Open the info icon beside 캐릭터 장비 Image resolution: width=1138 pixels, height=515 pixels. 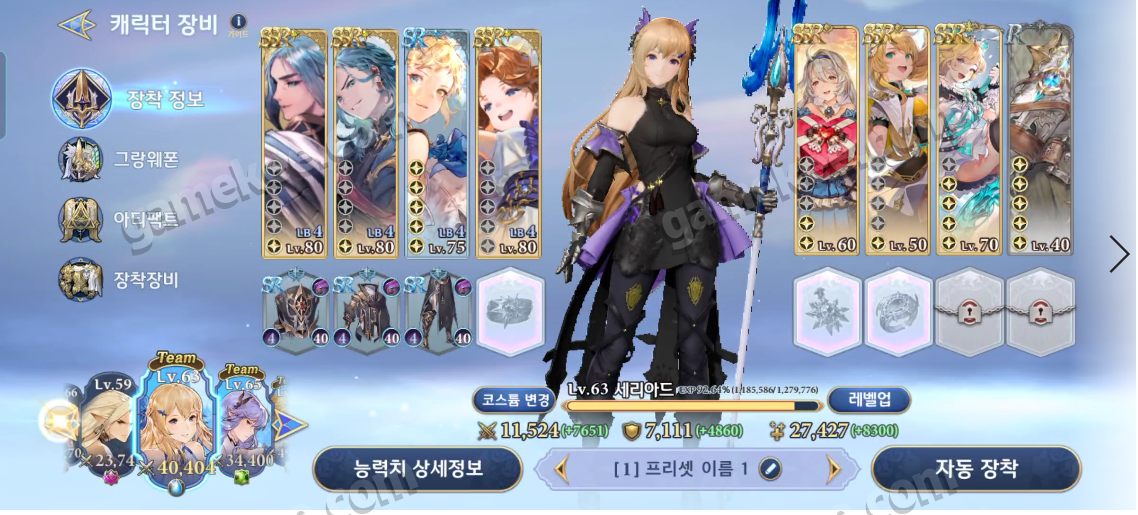(237, 21)
